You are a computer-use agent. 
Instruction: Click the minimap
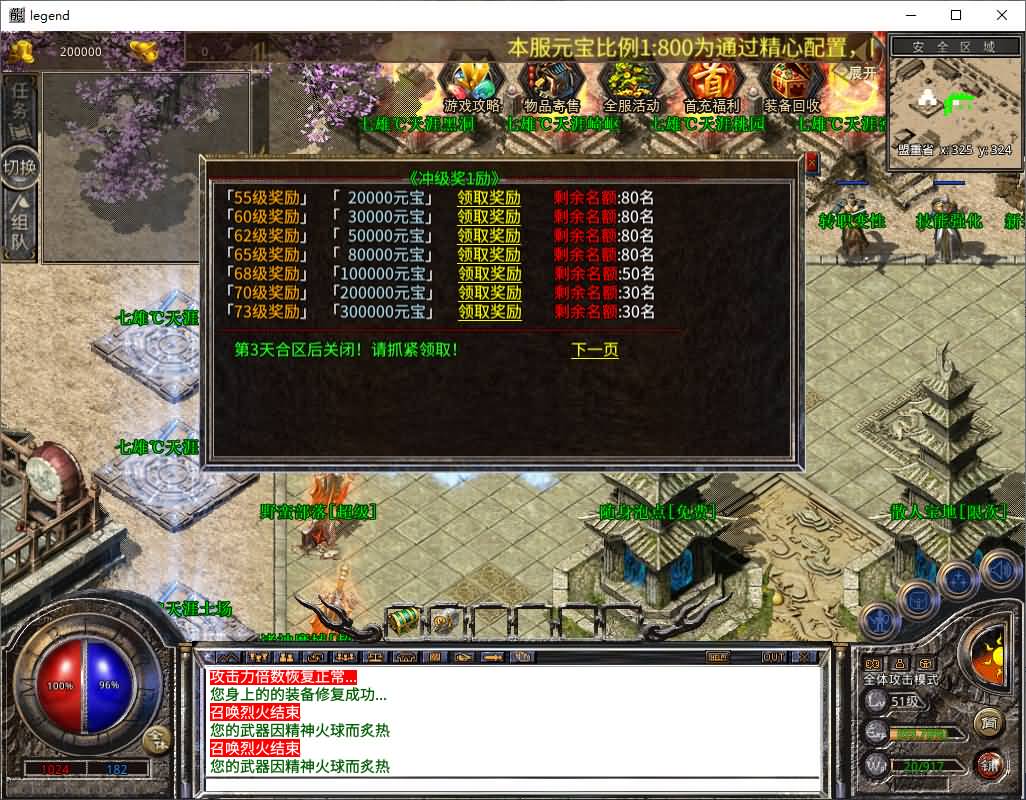[951, 100]
